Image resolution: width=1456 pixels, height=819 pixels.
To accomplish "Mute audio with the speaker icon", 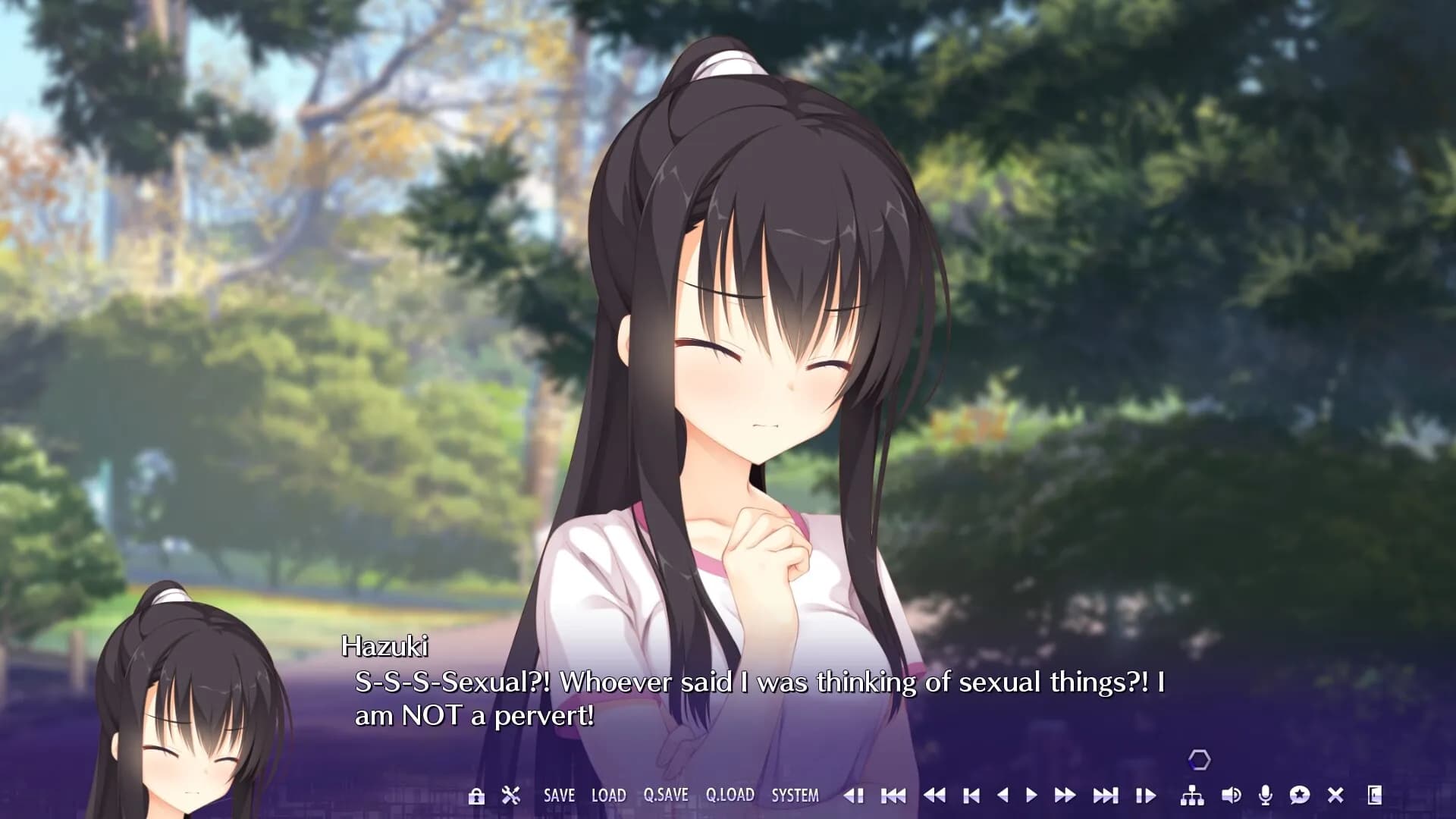I will [1231, 795].
